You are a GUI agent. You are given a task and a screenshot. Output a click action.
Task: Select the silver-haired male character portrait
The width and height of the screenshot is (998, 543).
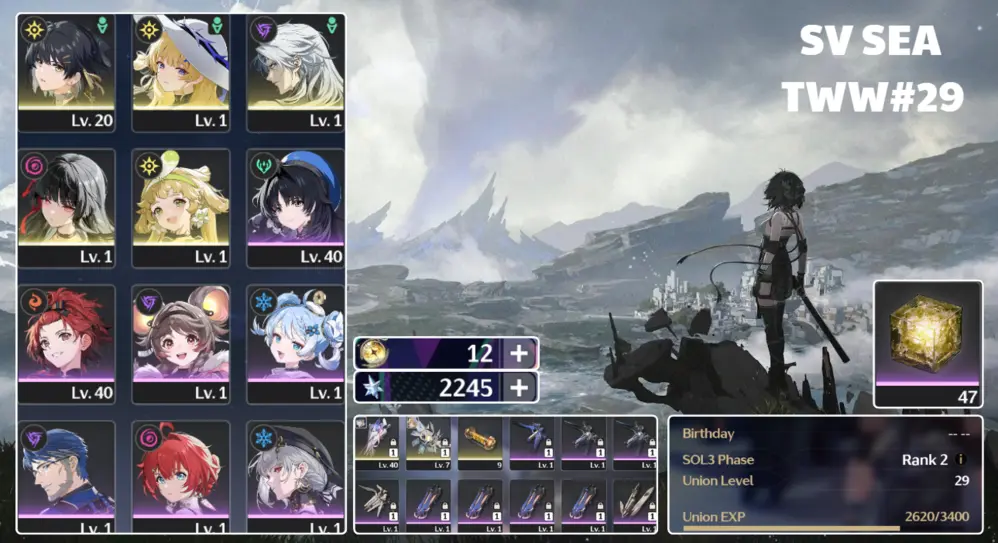coord(295,72)
